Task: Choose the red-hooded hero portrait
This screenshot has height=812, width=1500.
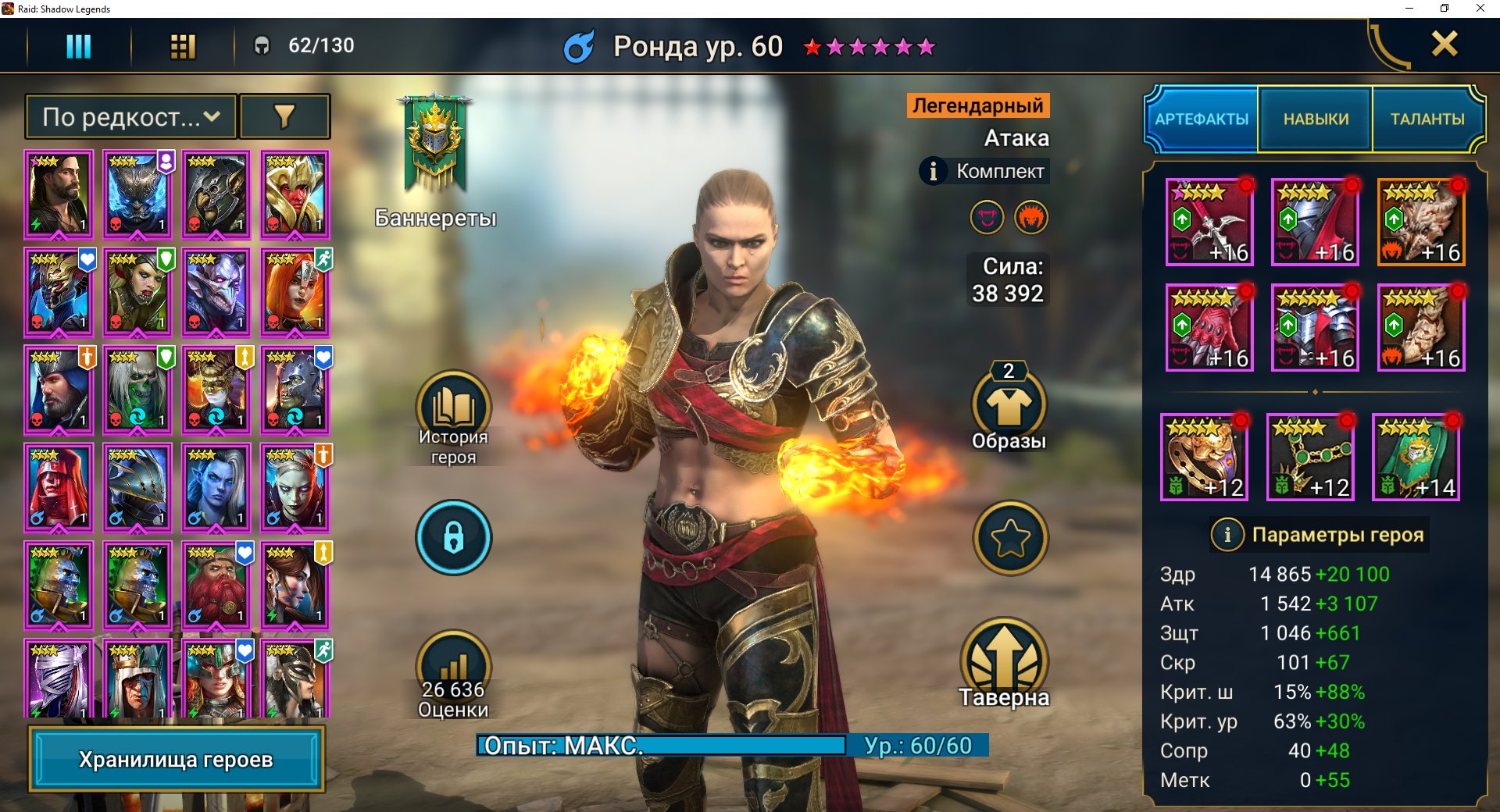Action: click(x=59, y=487)
